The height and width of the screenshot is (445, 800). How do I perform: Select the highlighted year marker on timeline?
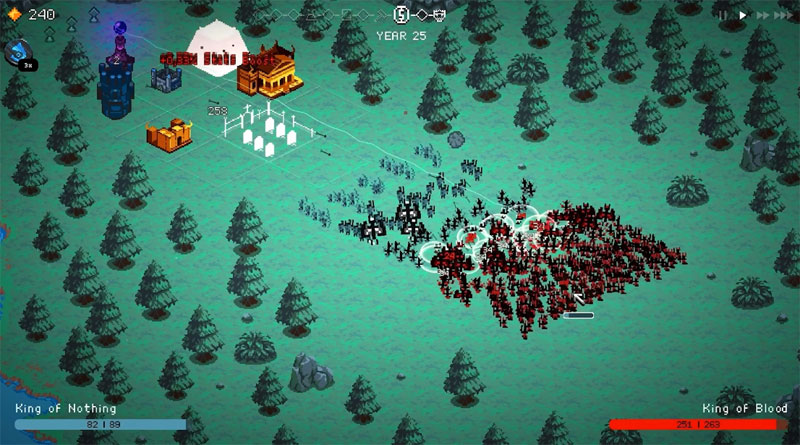pyautogui.click(x=402, y=15)
